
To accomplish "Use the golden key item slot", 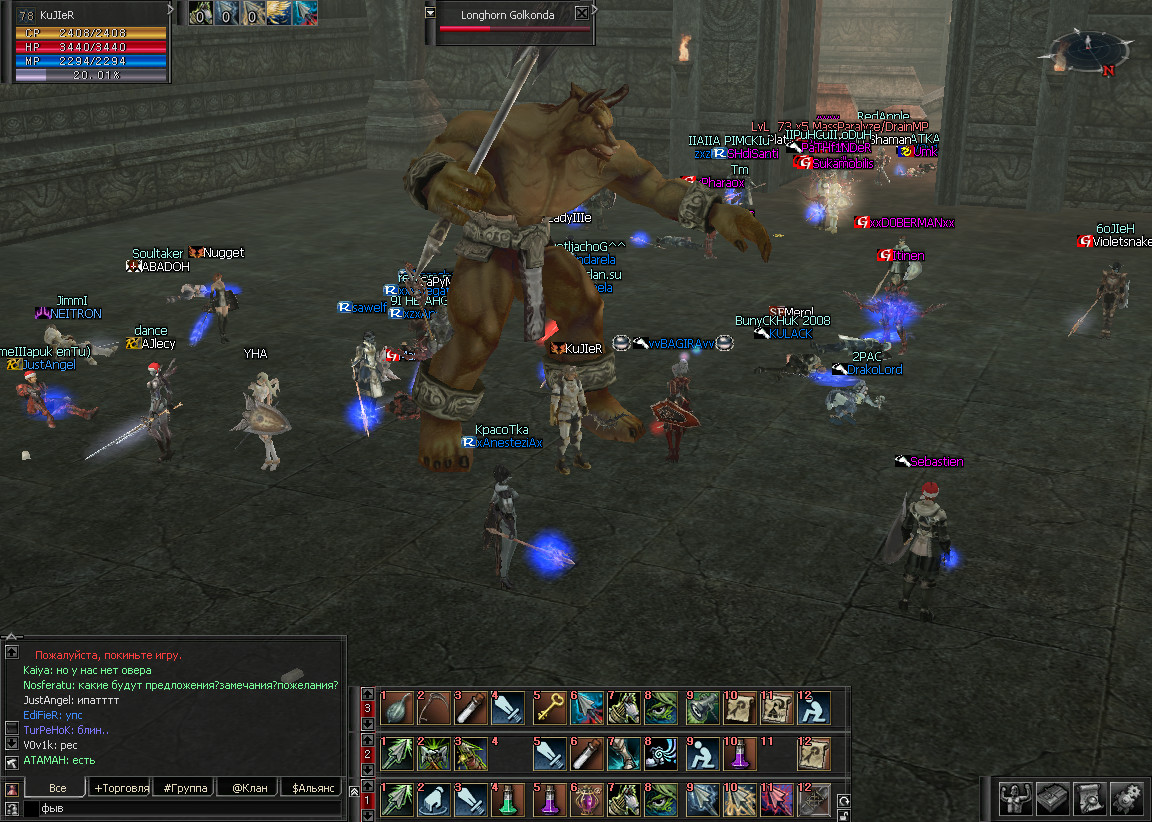I will (x=548, y=708).
